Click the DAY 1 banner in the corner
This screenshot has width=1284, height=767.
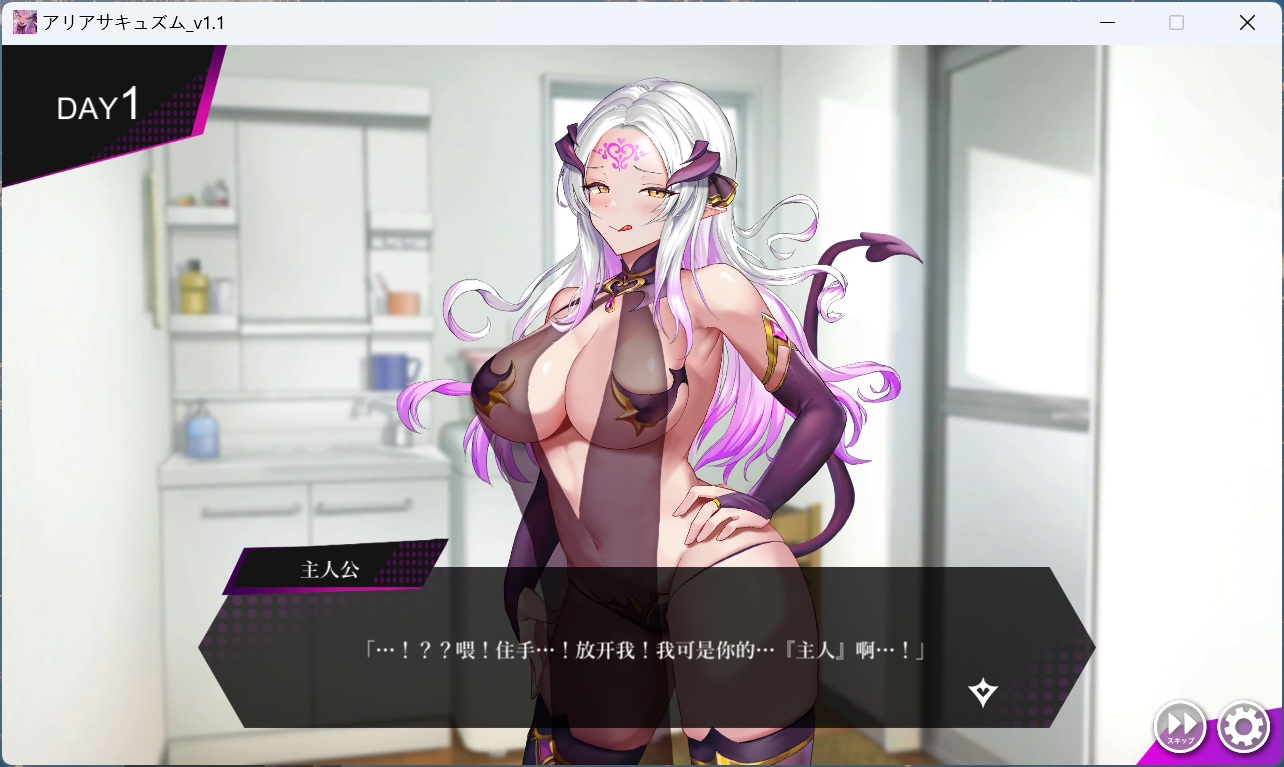click(97, 106)
